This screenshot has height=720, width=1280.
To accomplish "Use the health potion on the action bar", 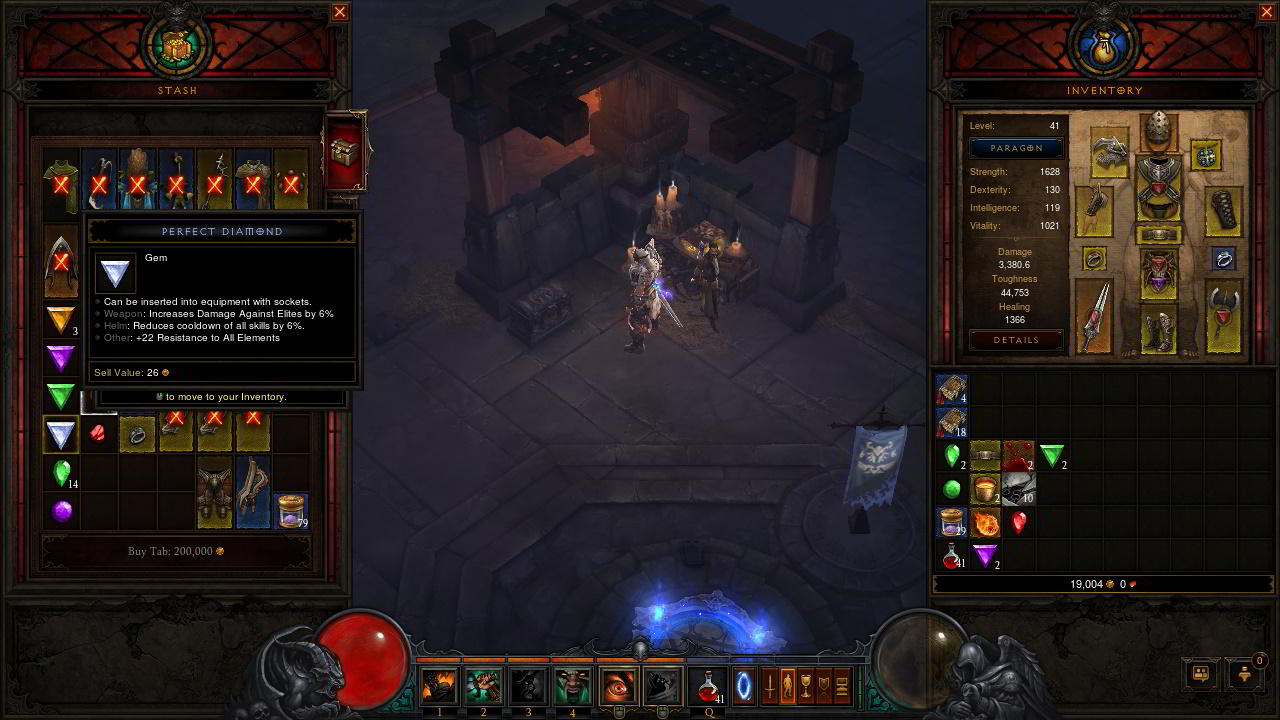I will [x=709, y=686].
